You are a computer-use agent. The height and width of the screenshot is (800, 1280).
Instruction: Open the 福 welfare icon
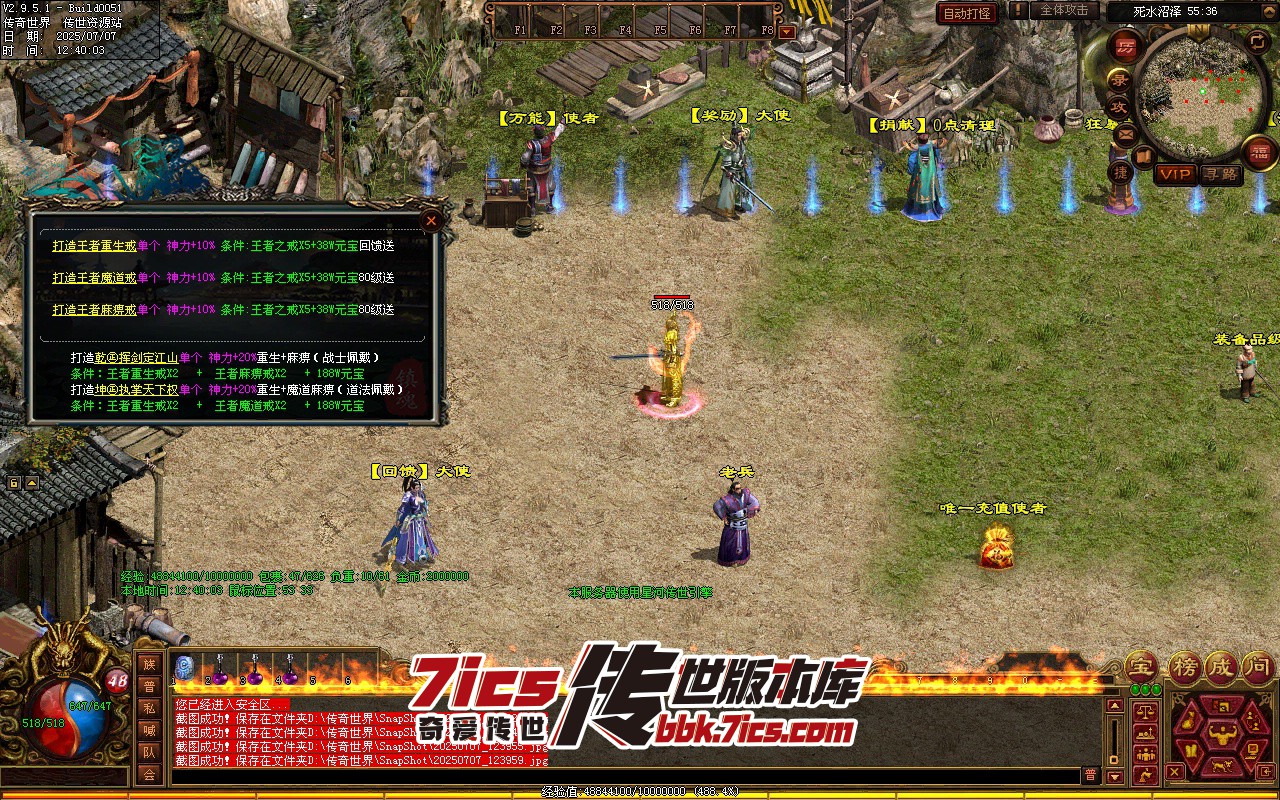tap(1258, 152)
